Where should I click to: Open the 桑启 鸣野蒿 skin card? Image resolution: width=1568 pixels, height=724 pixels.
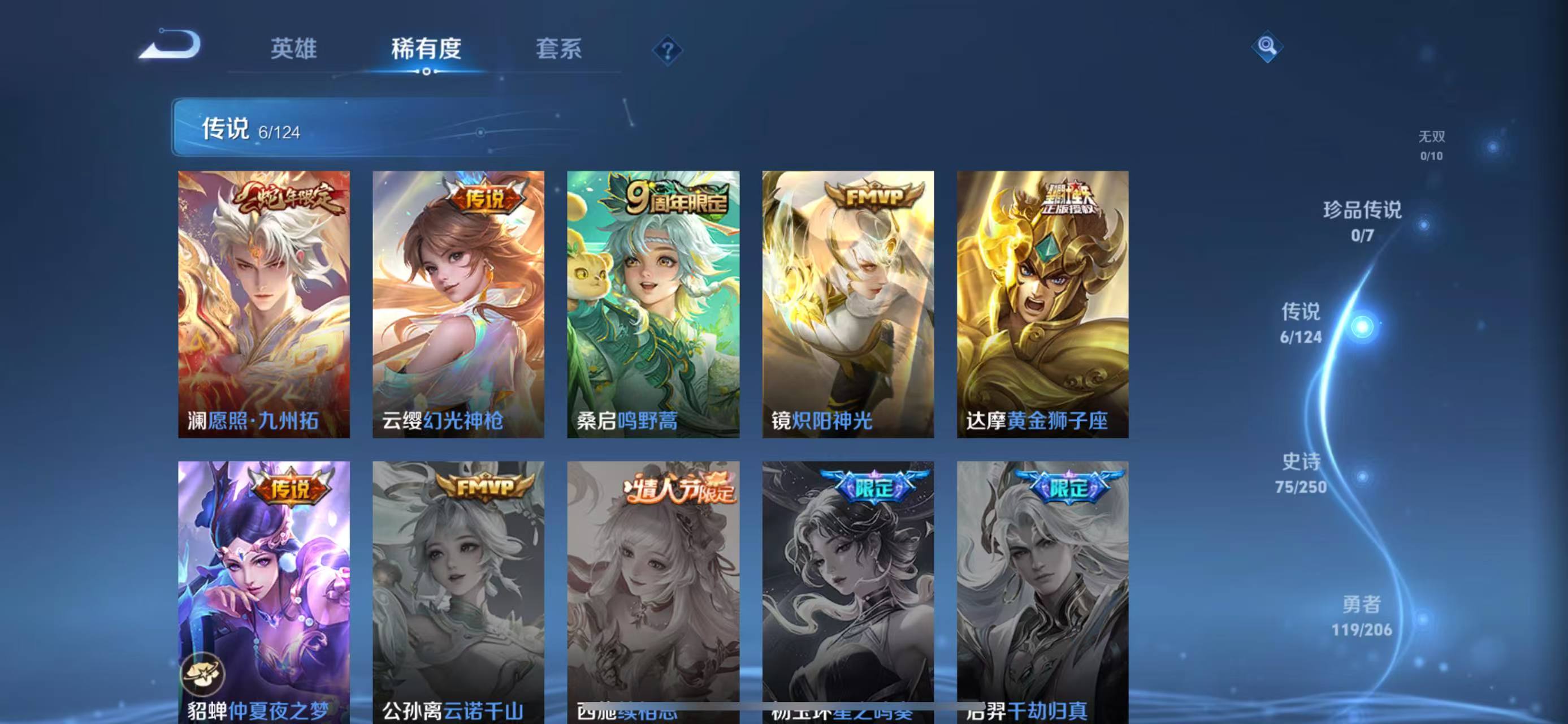click(653, 304)
